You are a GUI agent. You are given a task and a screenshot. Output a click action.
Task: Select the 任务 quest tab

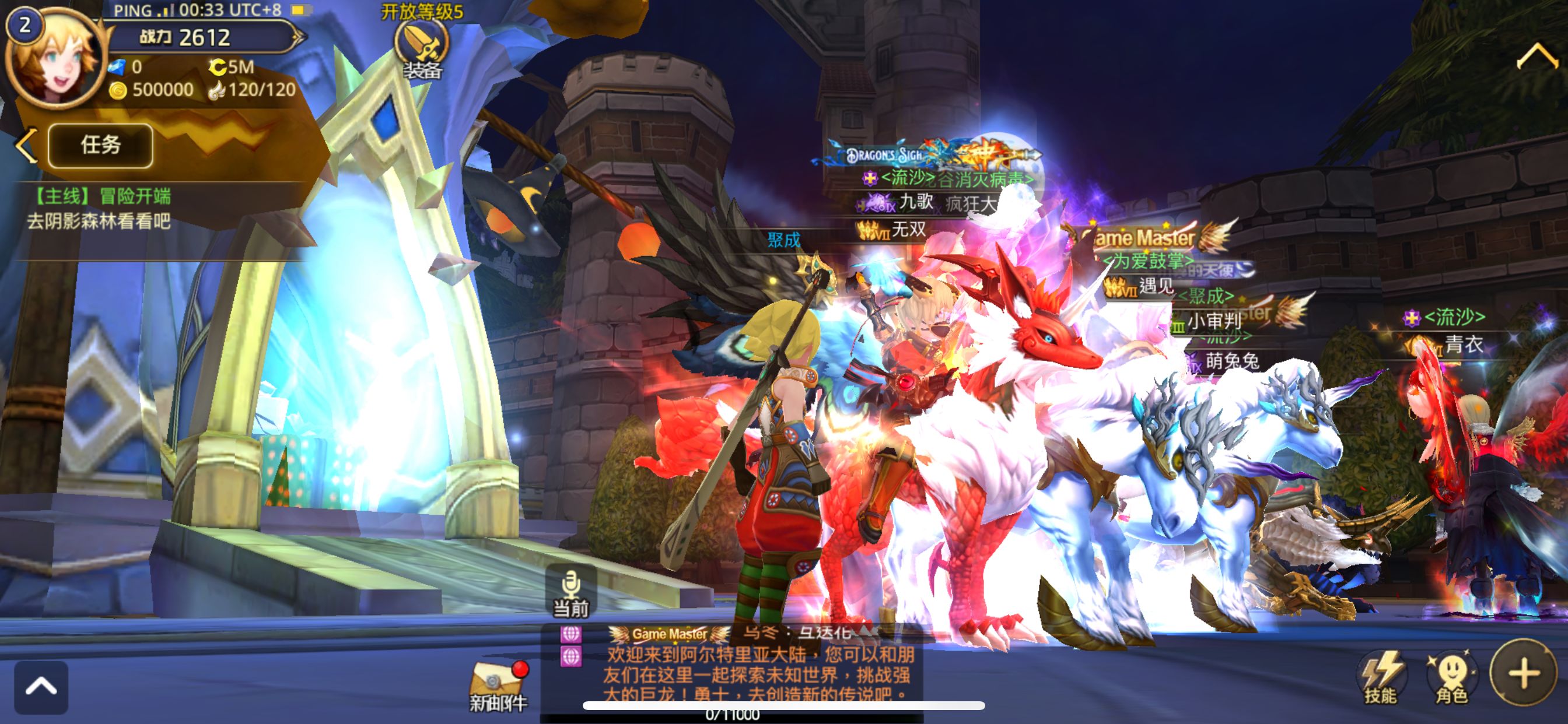pyautogui.click(x=100, y=145)
